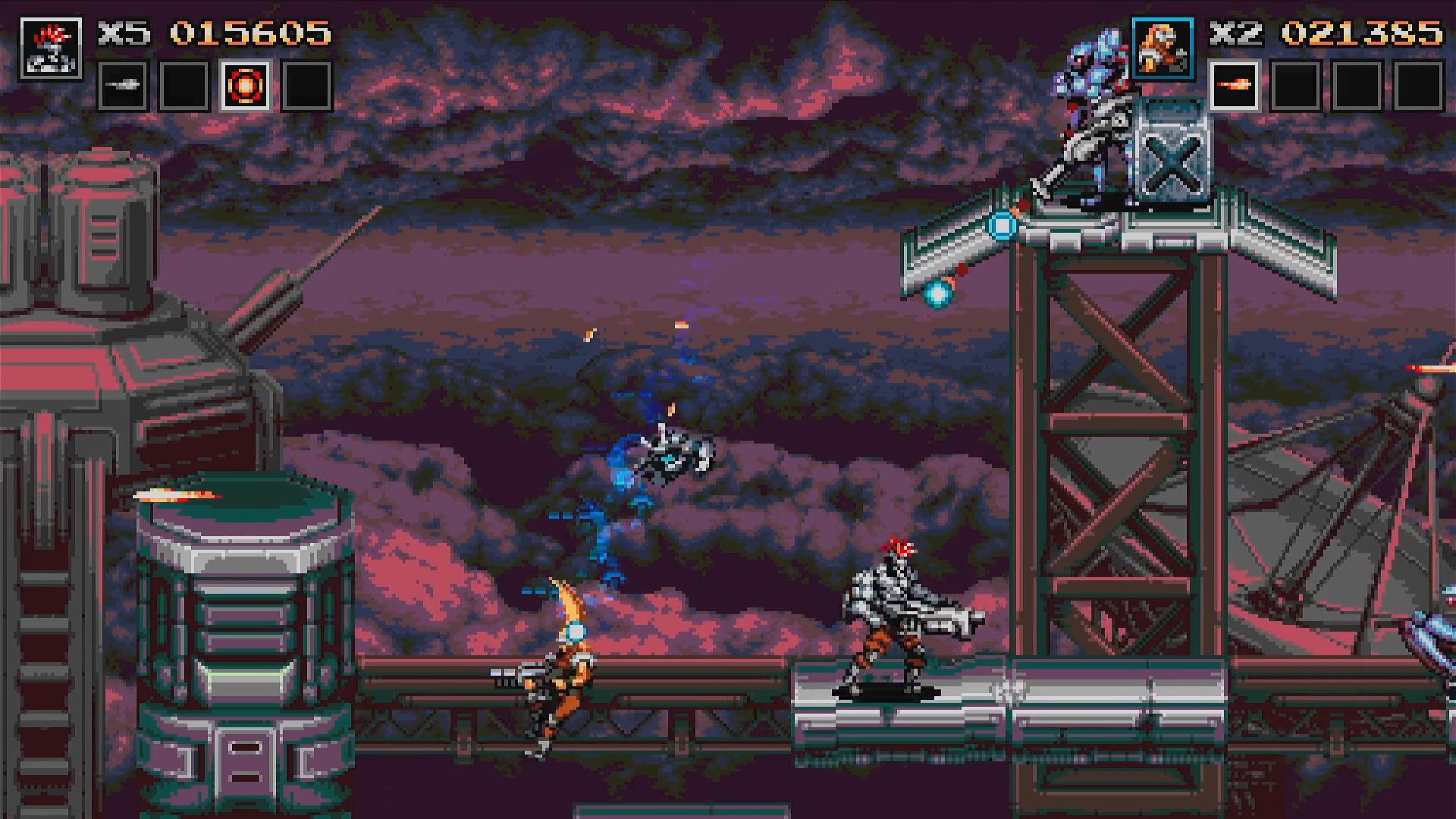
Task: Click the blue hovering drone enemy mid-screen
Action: tap(675, 455)
